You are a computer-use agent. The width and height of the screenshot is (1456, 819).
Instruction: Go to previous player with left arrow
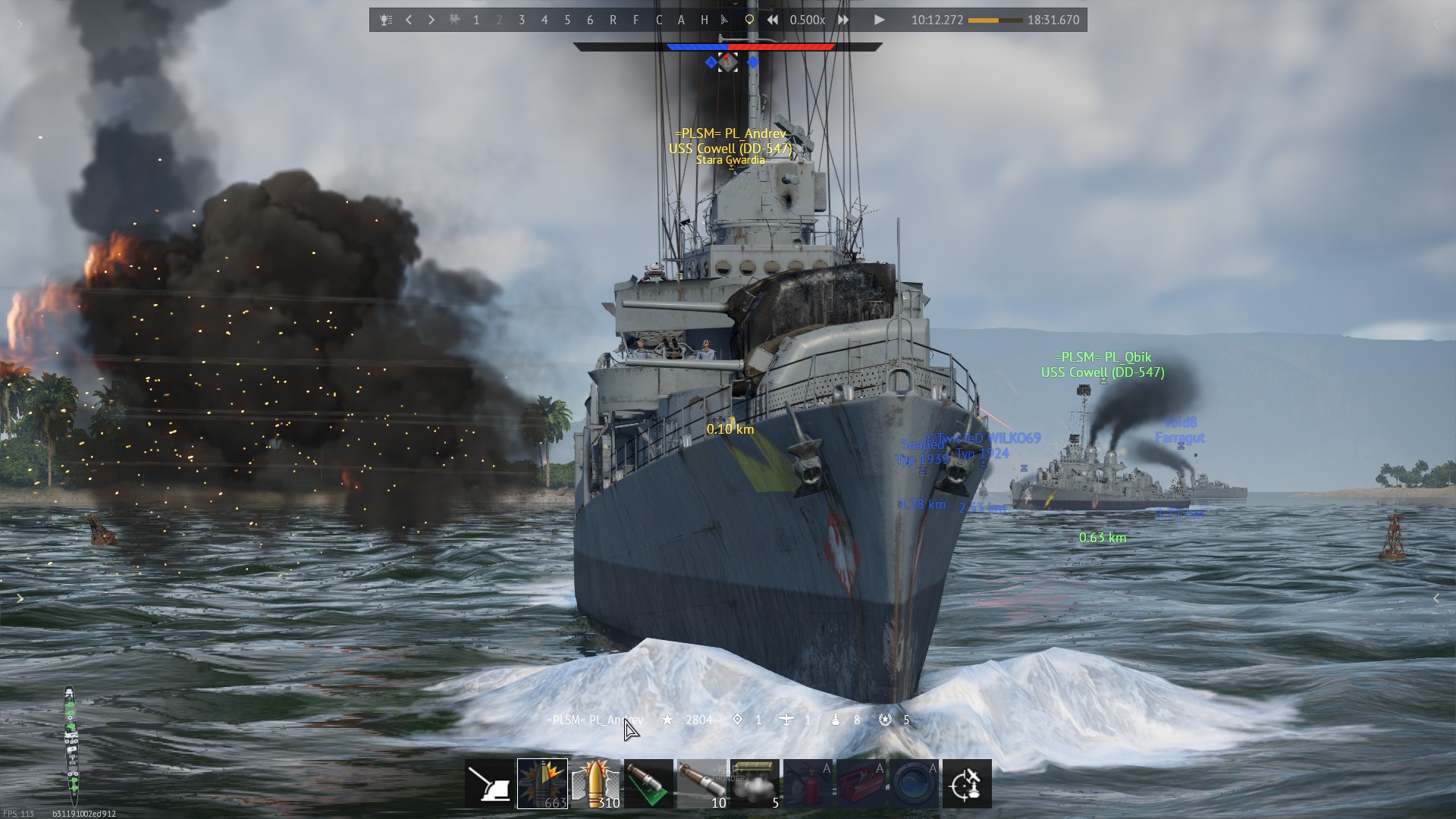pos(409,20)
